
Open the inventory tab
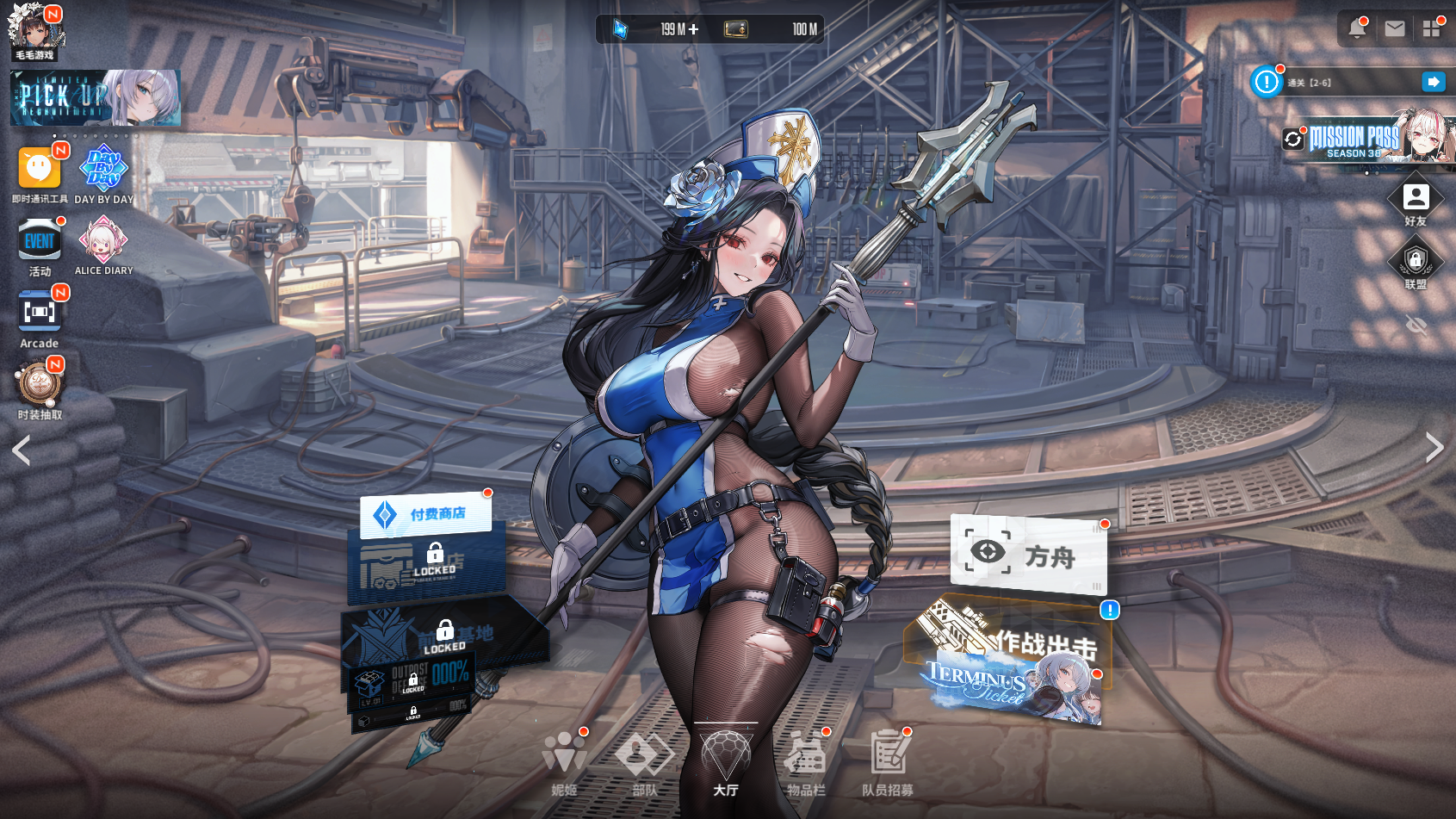tap(806, 761)
